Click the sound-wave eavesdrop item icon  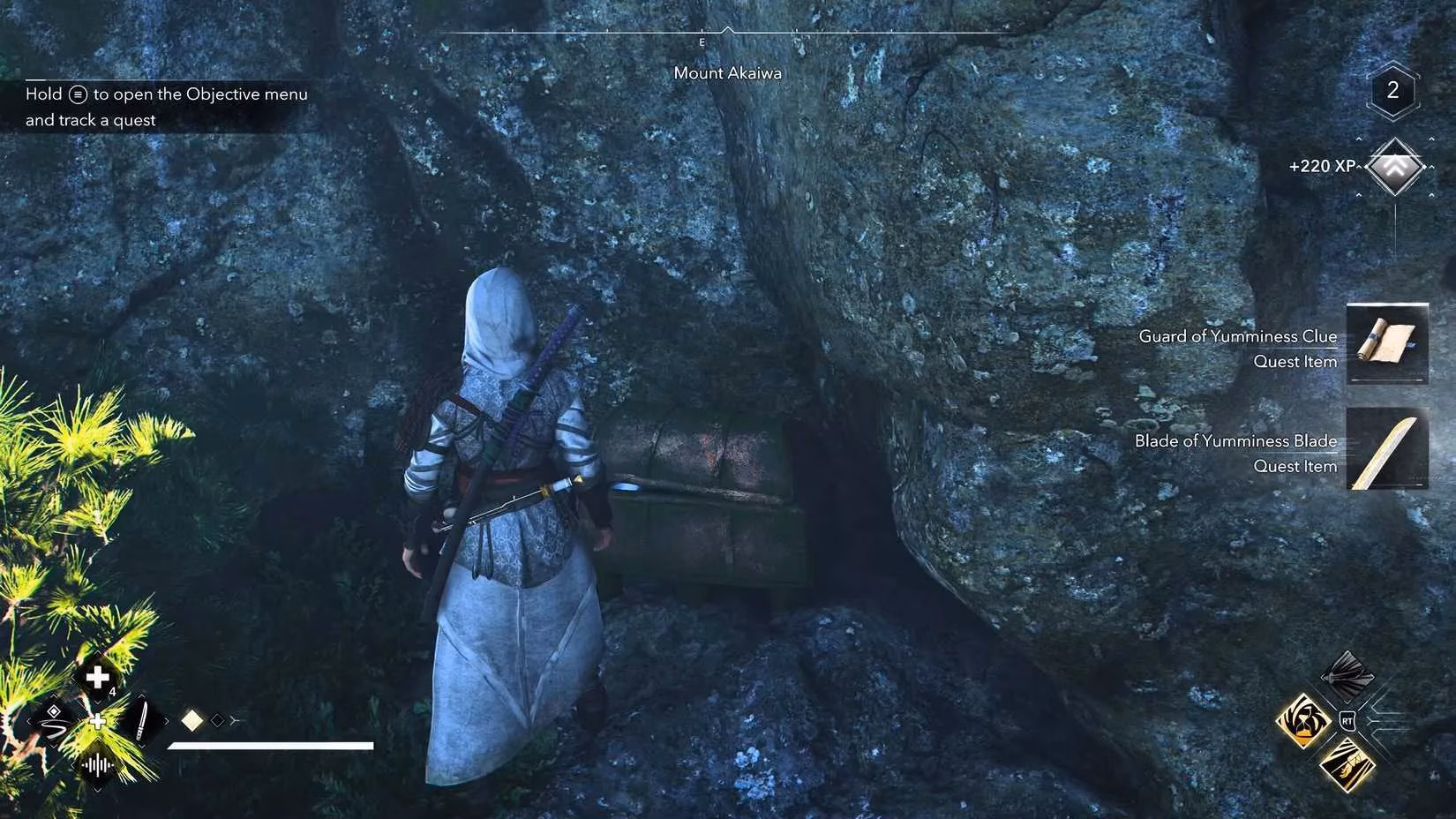click(x=97, y=766)
